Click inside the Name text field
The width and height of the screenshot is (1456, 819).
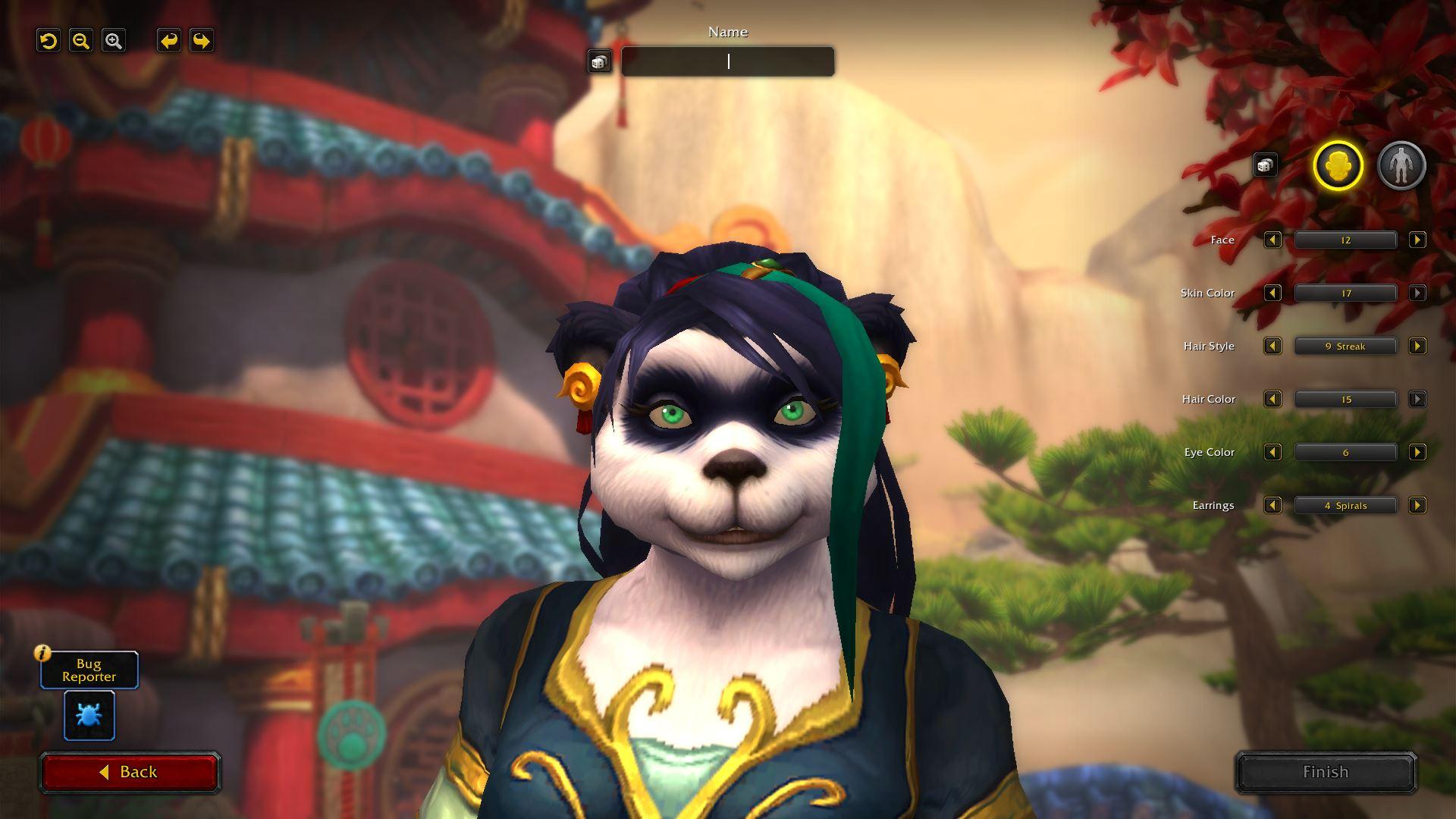pos(727,61)
